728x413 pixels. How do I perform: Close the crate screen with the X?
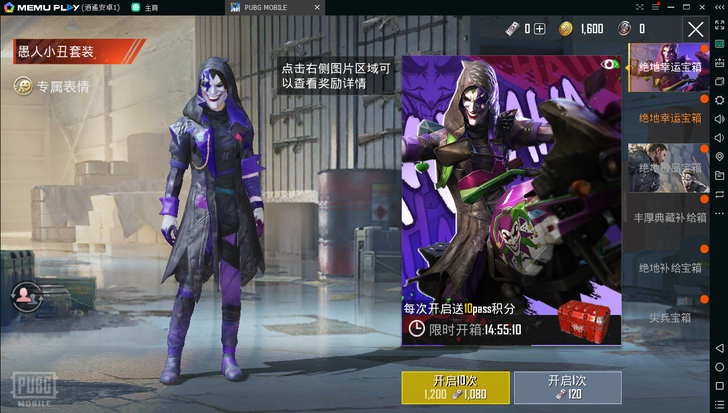click(696, 29)
